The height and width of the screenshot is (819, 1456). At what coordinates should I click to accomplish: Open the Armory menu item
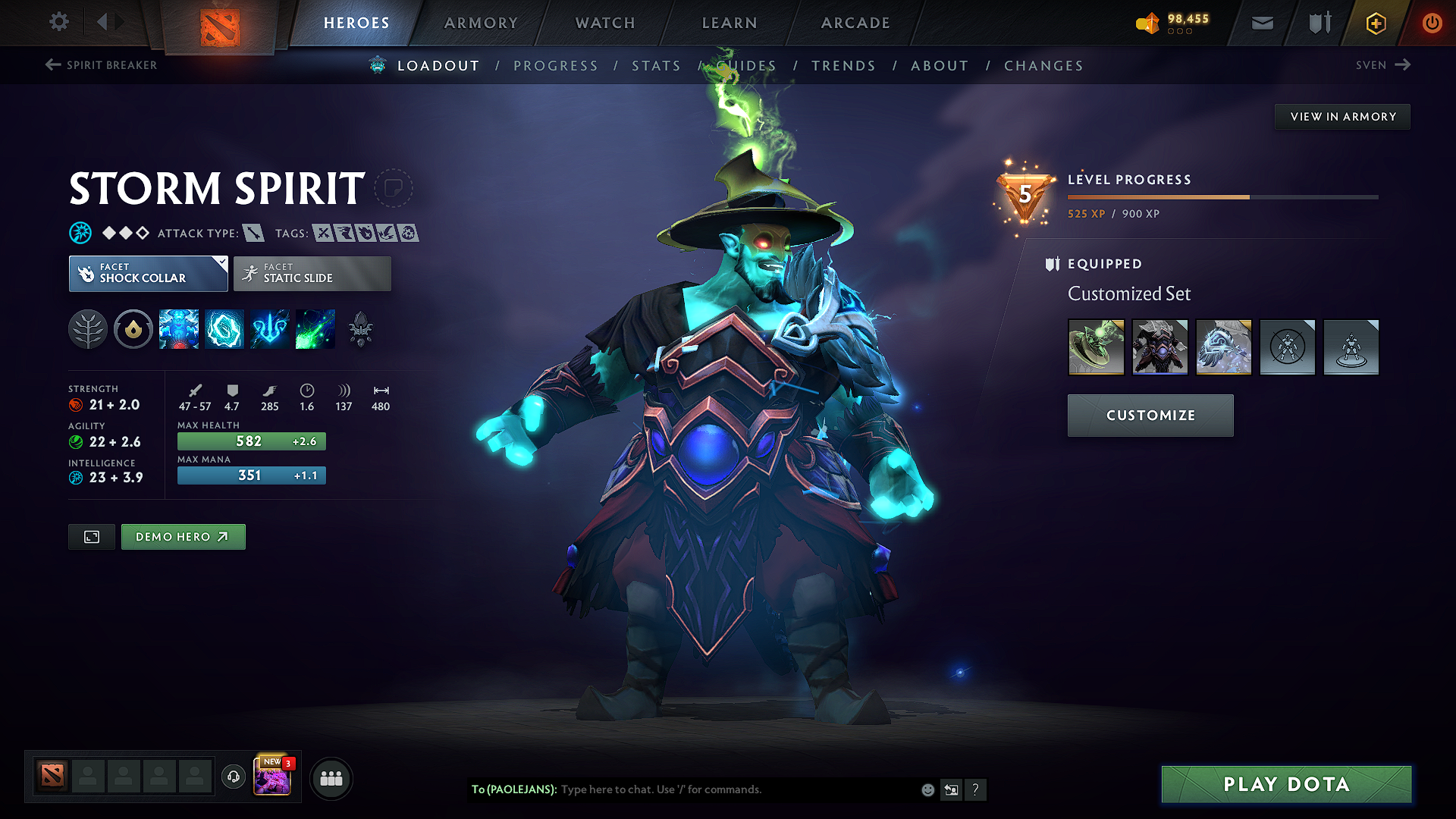480,23
